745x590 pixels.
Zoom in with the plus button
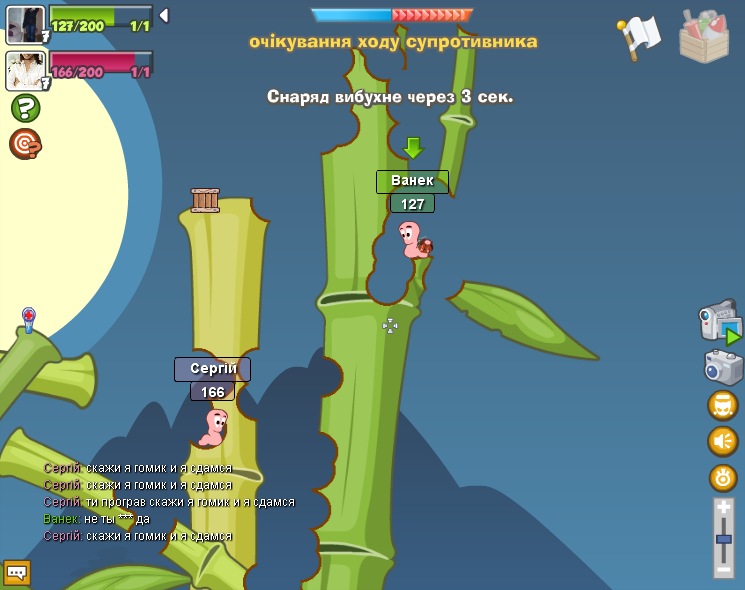724,509
